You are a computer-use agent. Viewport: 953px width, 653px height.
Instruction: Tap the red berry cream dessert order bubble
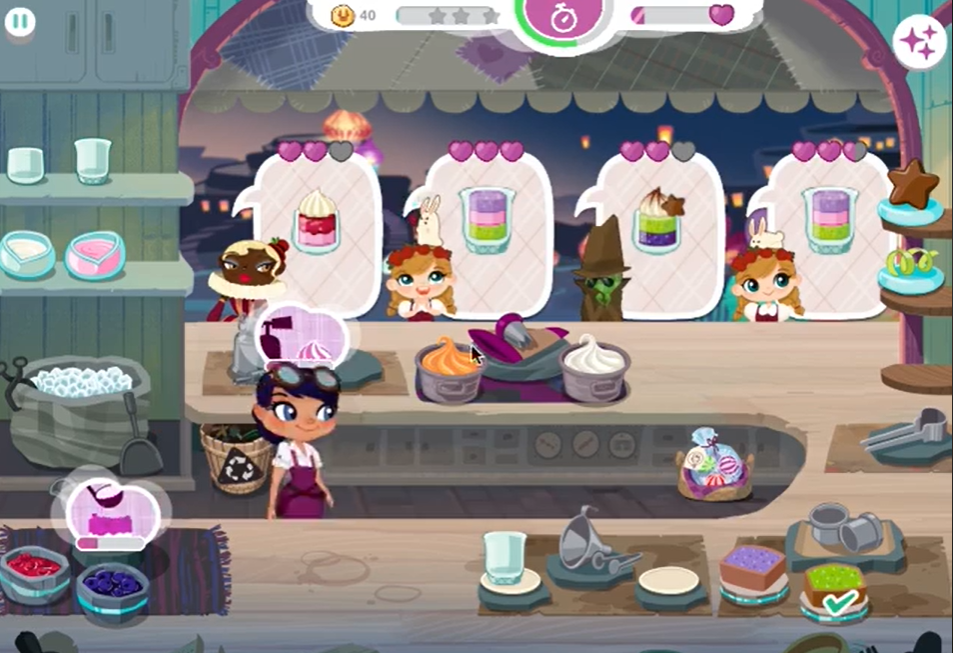pyautogui.click(x=317, y=223)
